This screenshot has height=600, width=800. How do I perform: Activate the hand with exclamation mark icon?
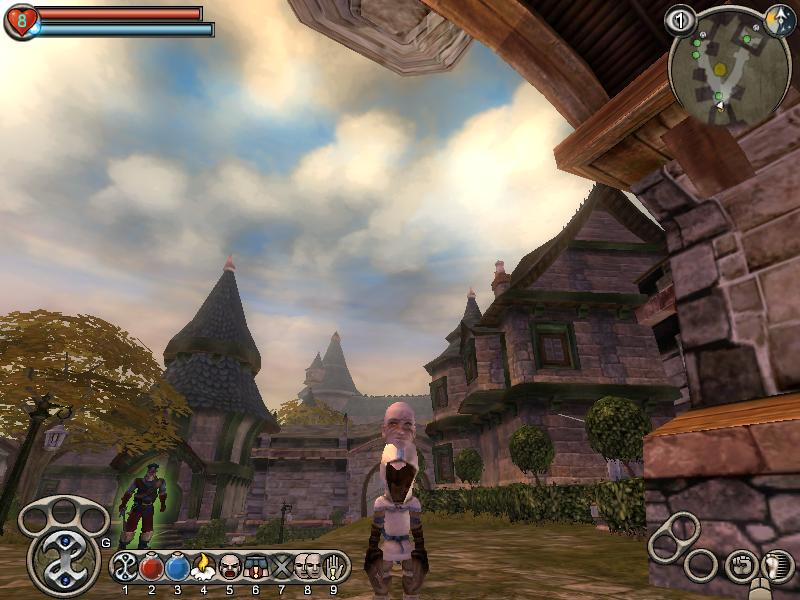(x=333, y=567)
